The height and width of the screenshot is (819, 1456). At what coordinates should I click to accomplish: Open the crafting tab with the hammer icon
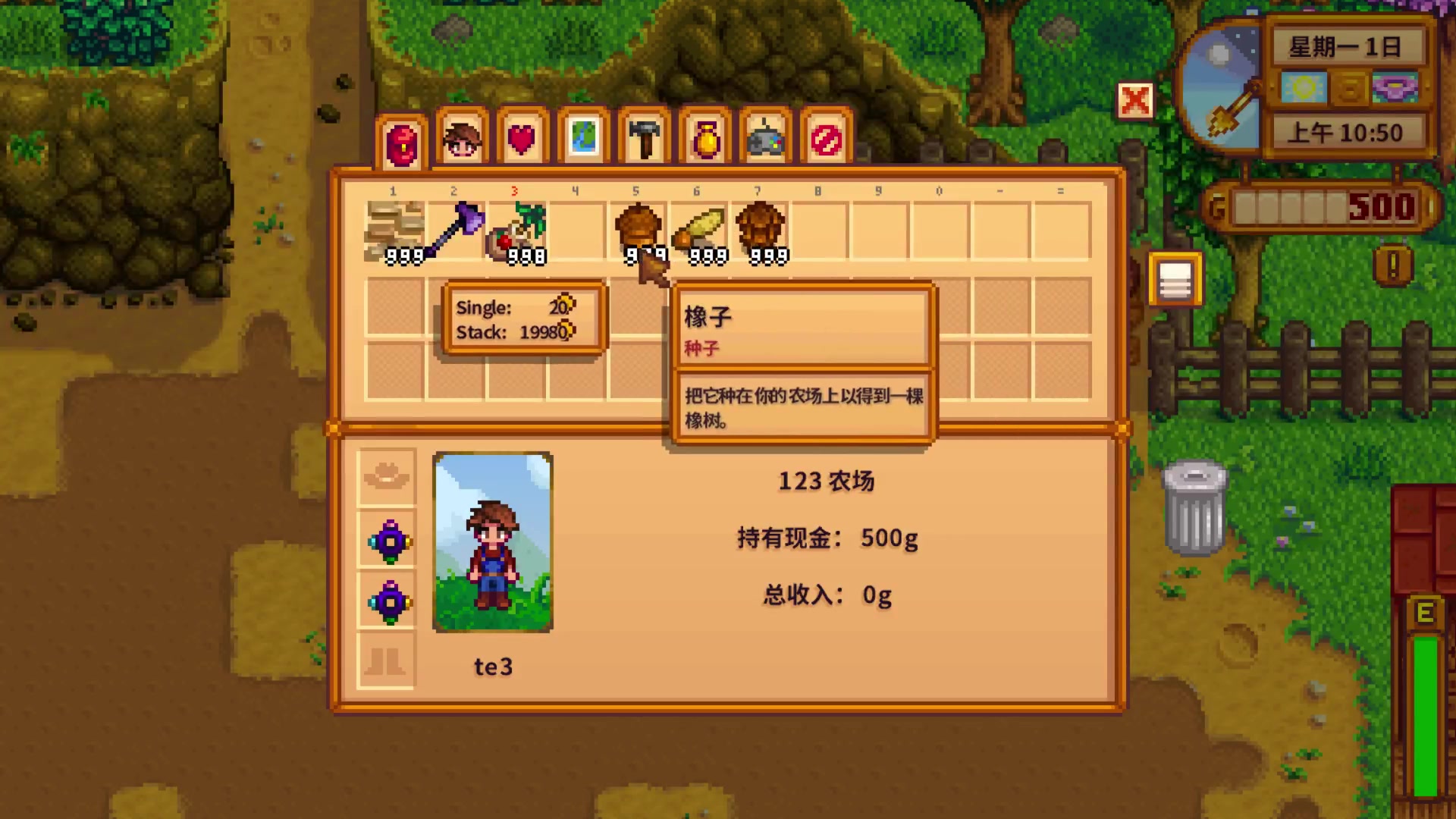coord(644,136)
